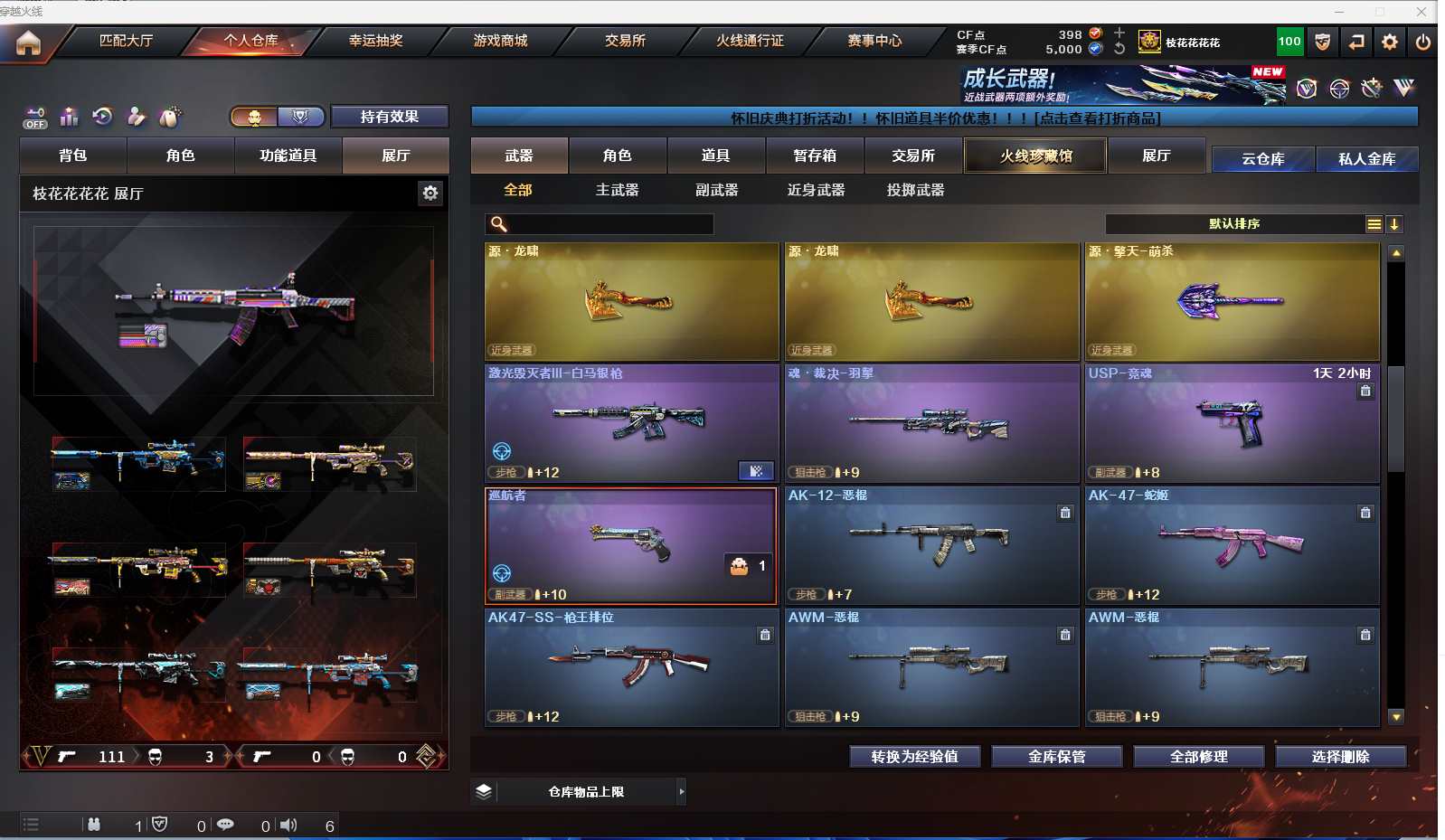Viewport: 1445px width, 840px height.
Task: Click the 选择删除 delete button
Action: pos(1340,757)
